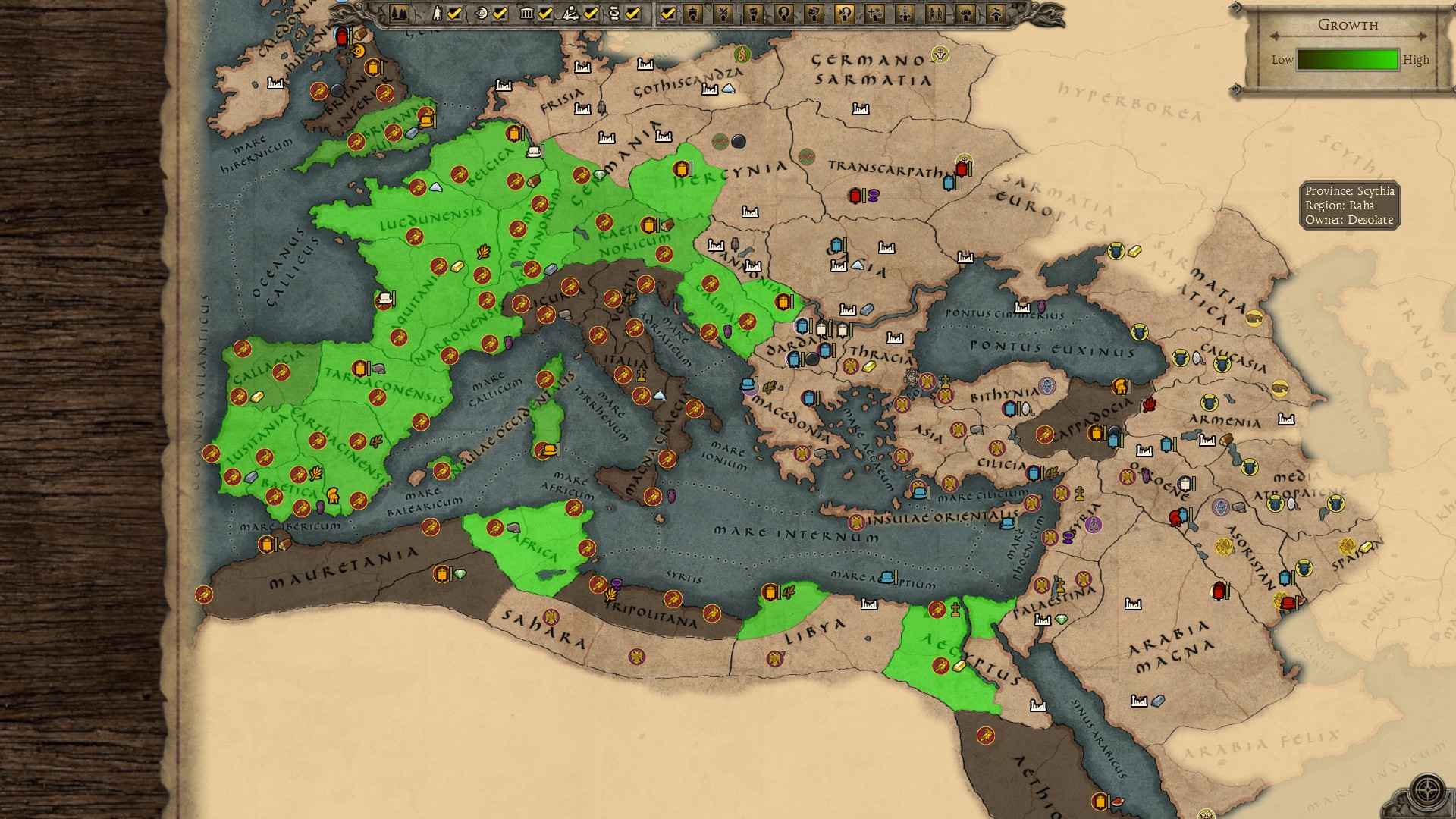Toggle the checkbox beside the crescent moon icon
The height and width of the screenshot is (819, 1456).
[x=500, y=13]
